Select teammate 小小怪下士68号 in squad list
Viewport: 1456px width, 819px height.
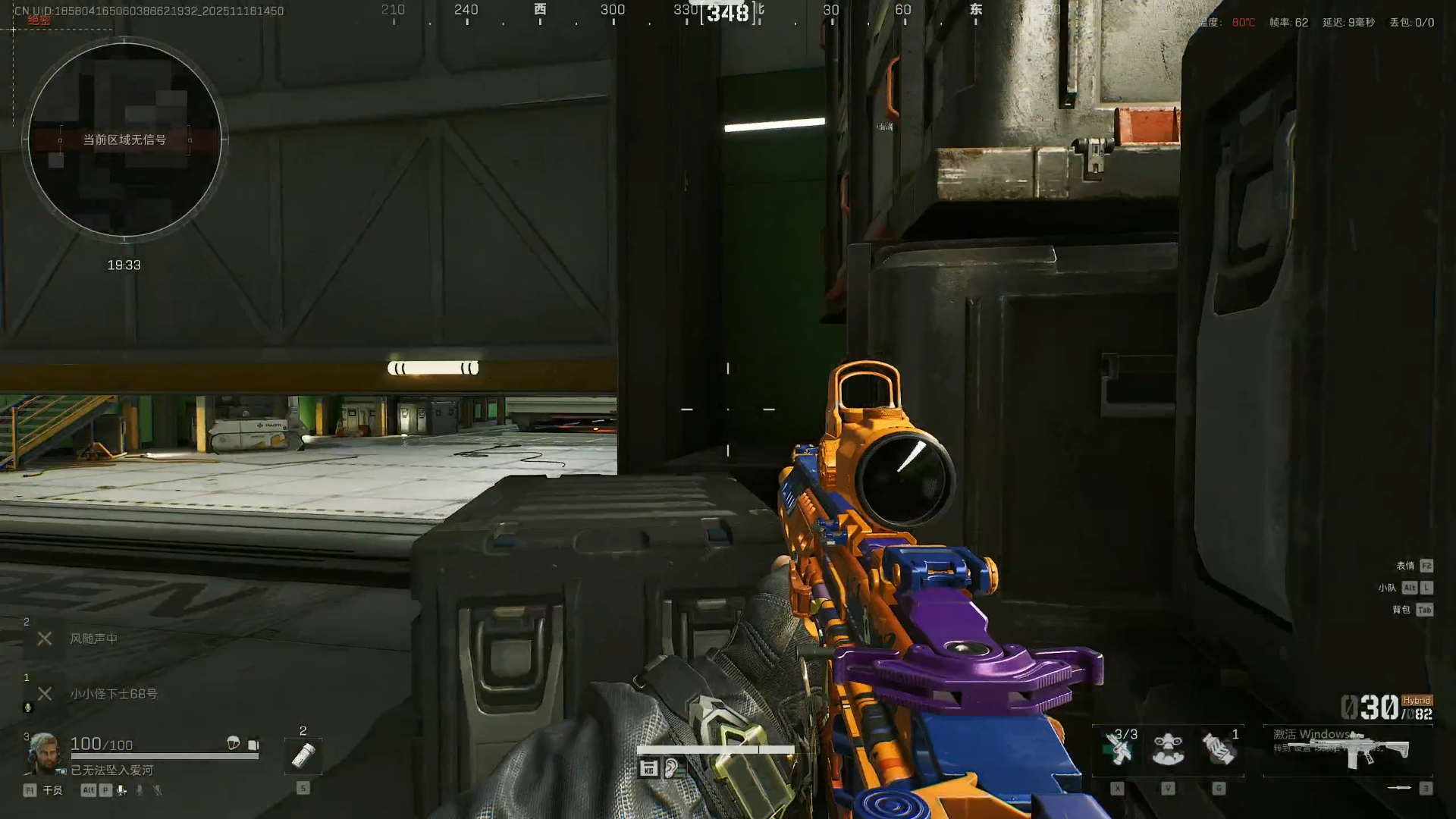coord(114,694)
